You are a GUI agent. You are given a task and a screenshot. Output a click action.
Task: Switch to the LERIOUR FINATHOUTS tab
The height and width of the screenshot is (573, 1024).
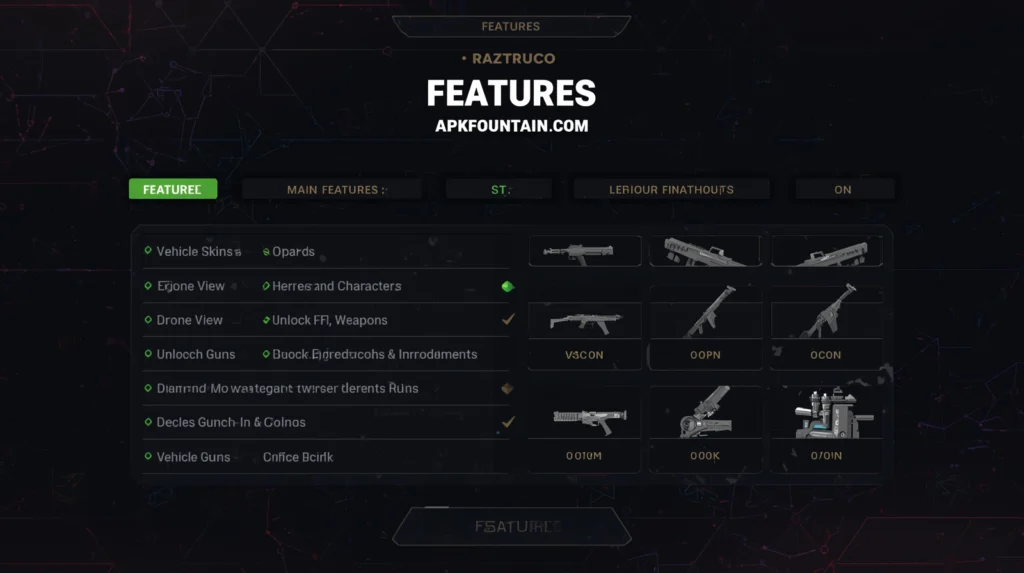[x=671, y=189]
